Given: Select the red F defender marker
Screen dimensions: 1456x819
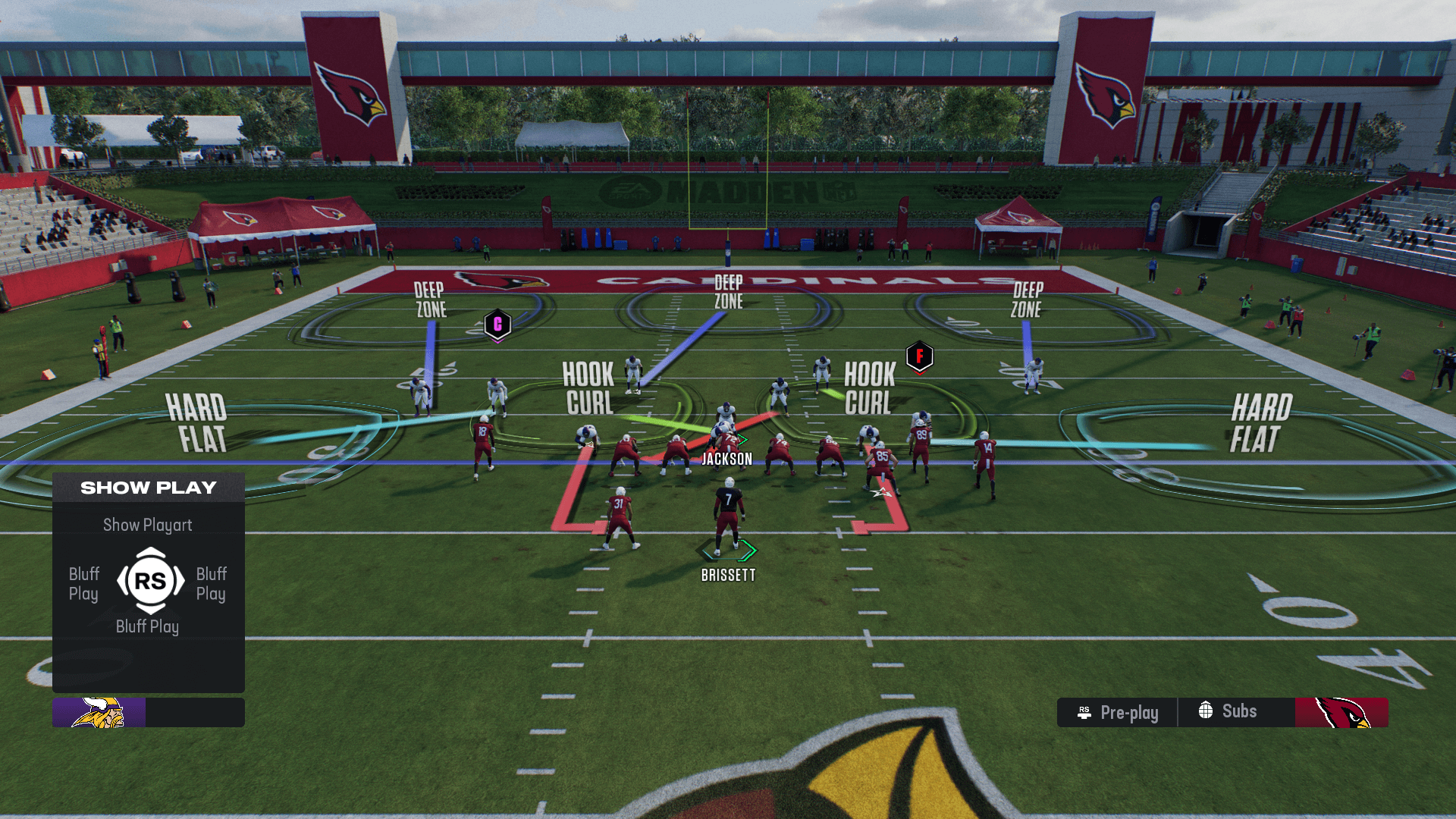Looking at the screenshot, I should (x=919, y=356).
